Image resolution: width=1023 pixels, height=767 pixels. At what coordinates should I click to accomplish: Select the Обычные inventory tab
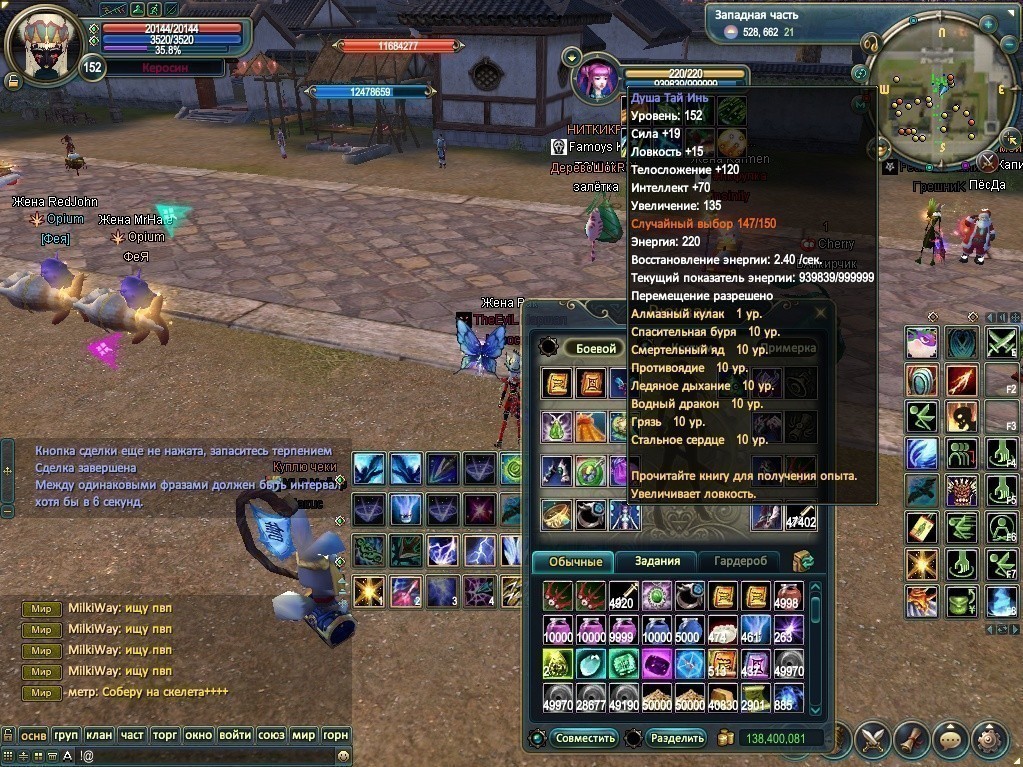(573, 561)
